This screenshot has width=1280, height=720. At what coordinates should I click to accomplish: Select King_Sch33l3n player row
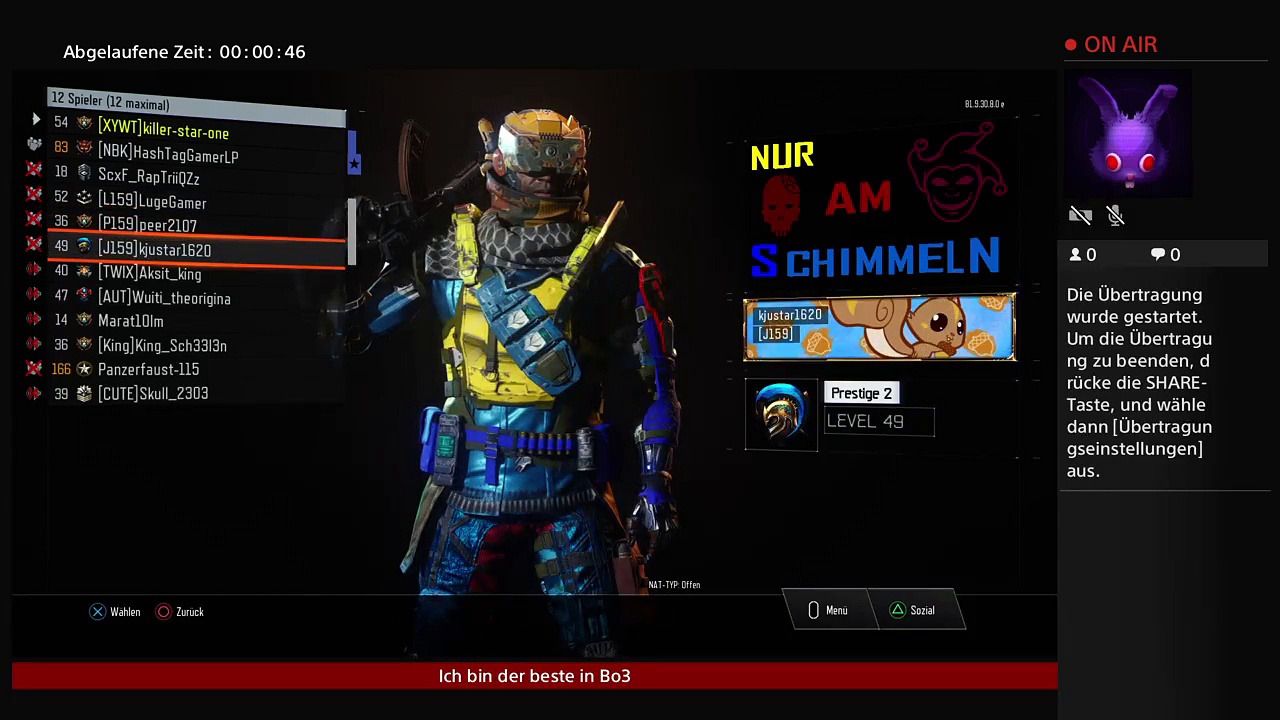(162, 345)
